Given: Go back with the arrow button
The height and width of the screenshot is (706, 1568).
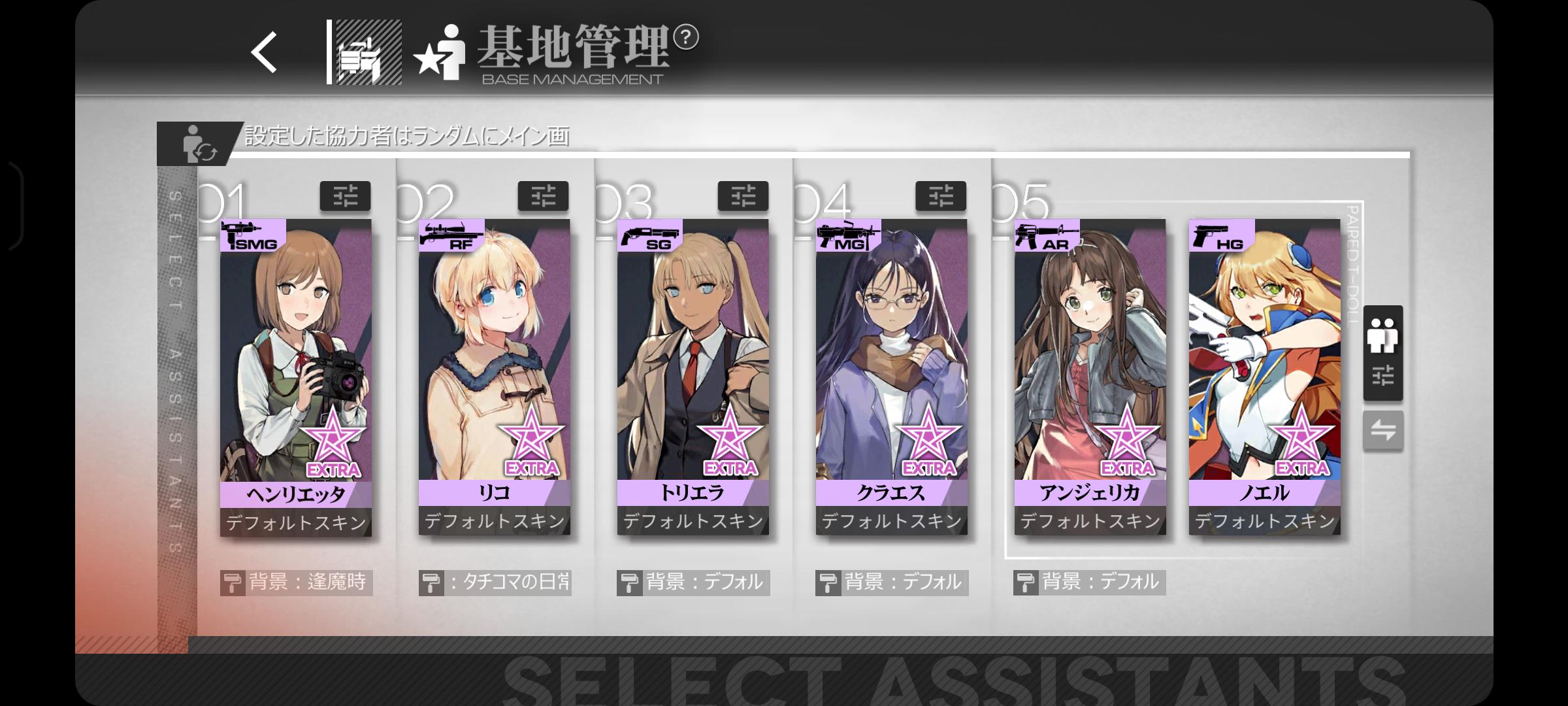Looking at the screenshot, I should click(265, 52).
